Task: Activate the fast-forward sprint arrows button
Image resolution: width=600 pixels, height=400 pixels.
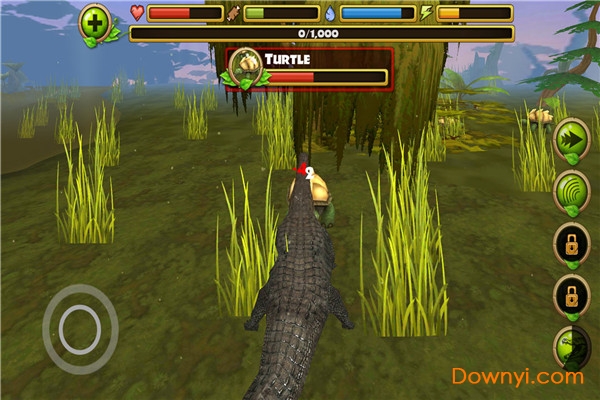Action: (572, 137)
